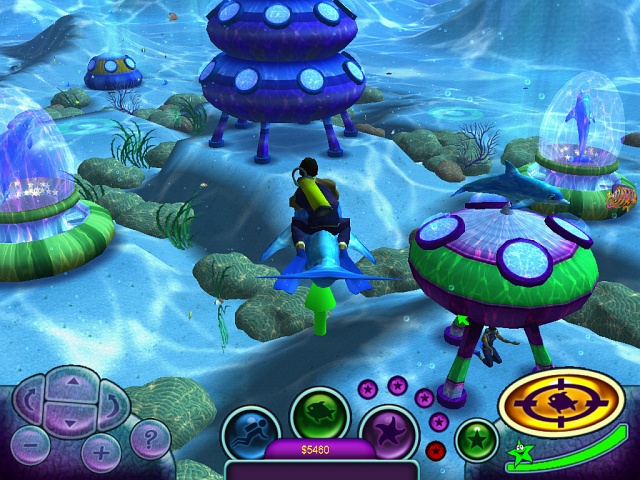640x480 pixels.
Task: Activate the green star button
Action: coord(476,440)
